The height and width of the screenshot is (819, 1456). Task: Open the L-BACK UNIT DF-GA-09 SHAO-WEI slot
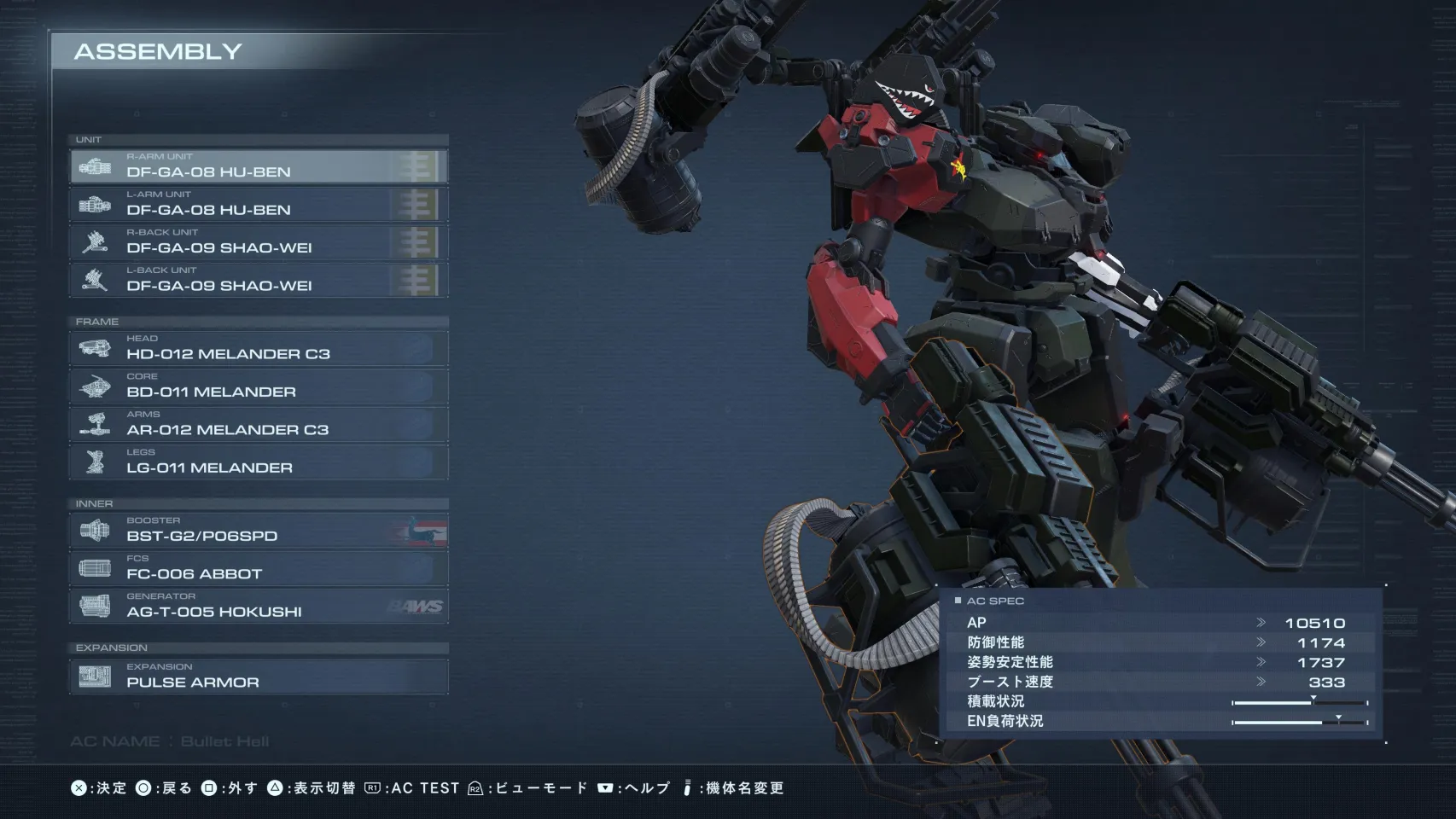point(259,280)
